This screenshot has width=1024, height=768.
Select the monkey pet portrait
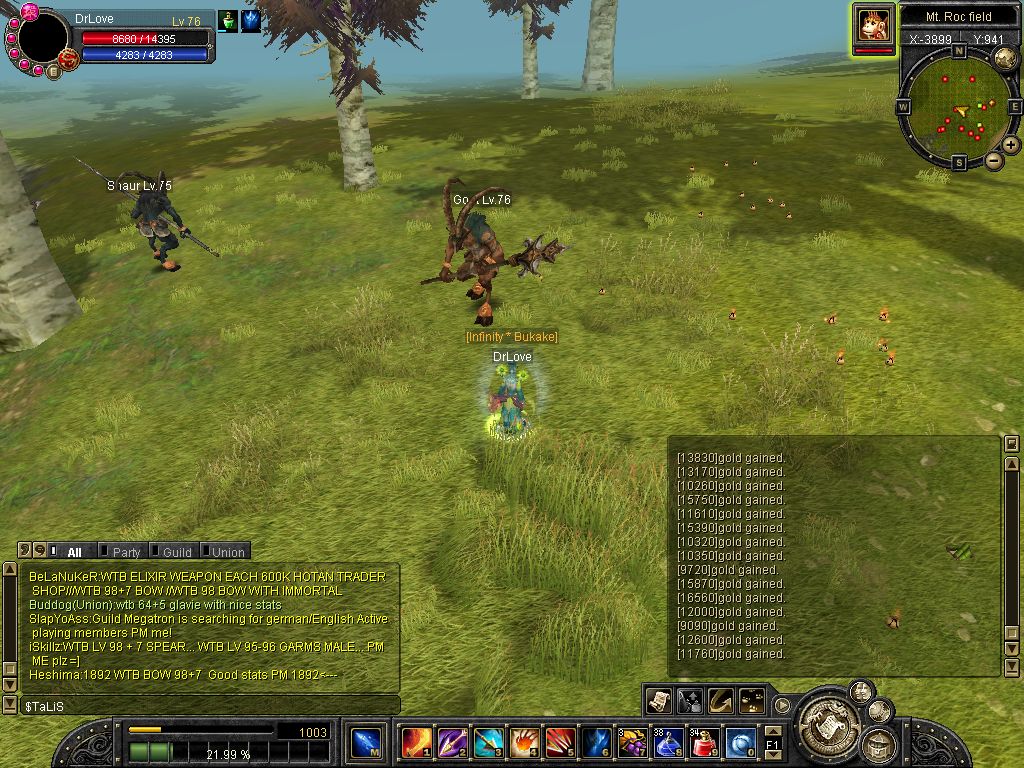(873, 24)
